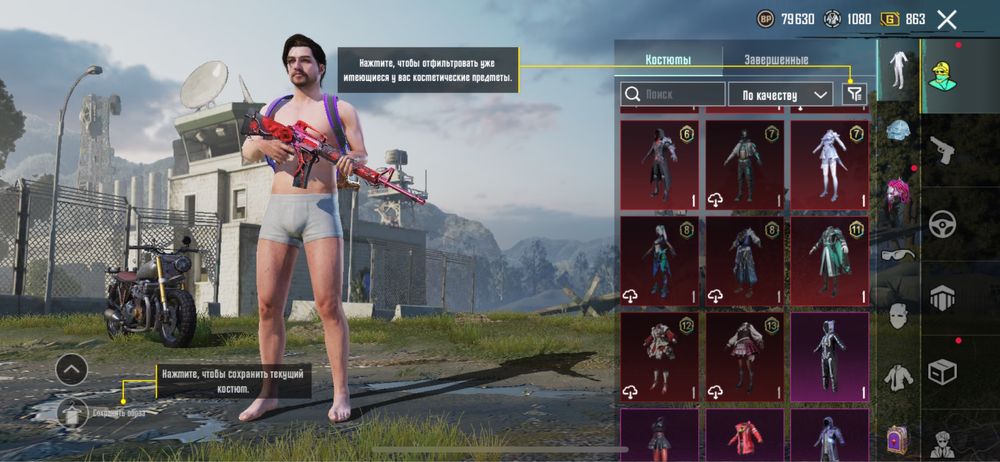Choose the green robe costume with badge 11
The image size is (1000, 462).
tap(828, 258)
